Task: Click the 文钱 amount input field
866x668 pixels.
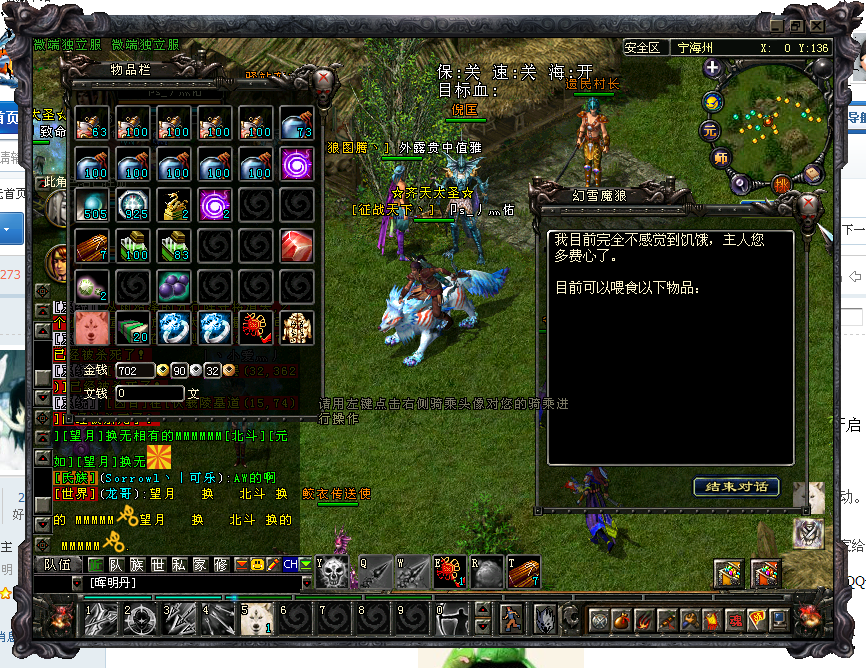Action: click(149, 394)
